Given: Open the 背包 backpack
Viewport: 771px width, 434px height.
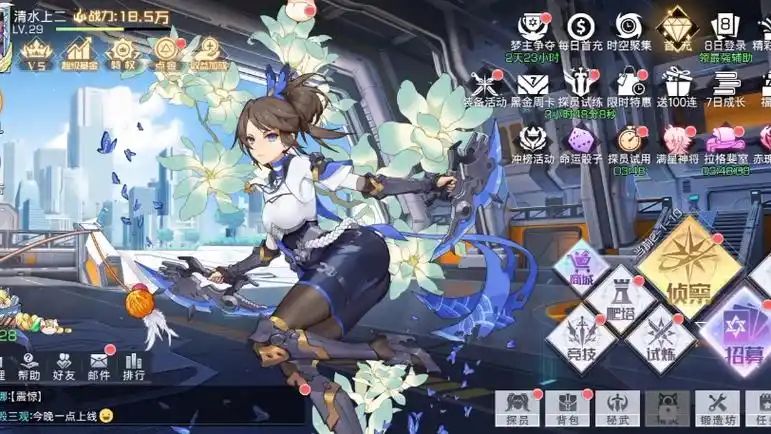Looking at the screenshot, I should tap(568, 406).
